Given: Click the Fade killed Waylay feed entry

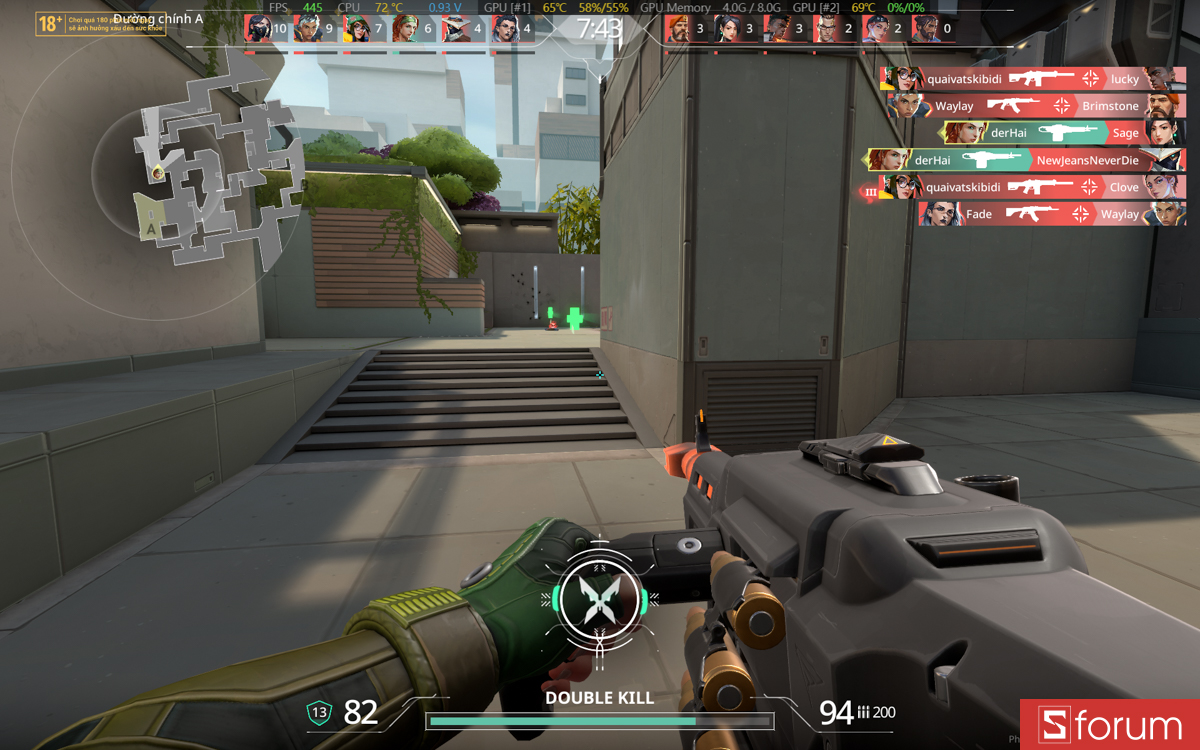Looking at the screenshot, I should [1052, 214].
